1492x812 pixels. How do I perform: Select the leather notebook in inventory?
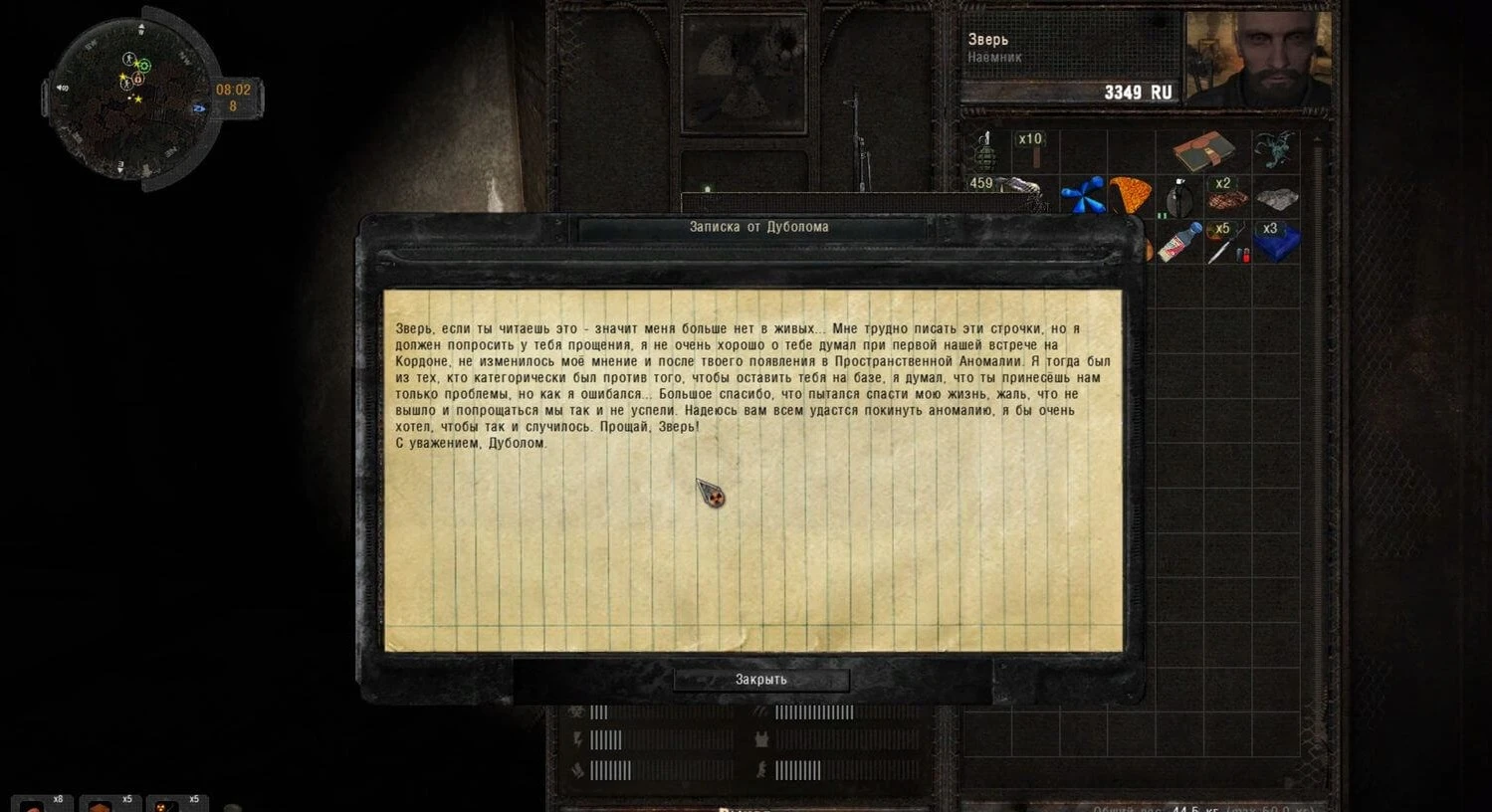click(x=1203, y=151)
